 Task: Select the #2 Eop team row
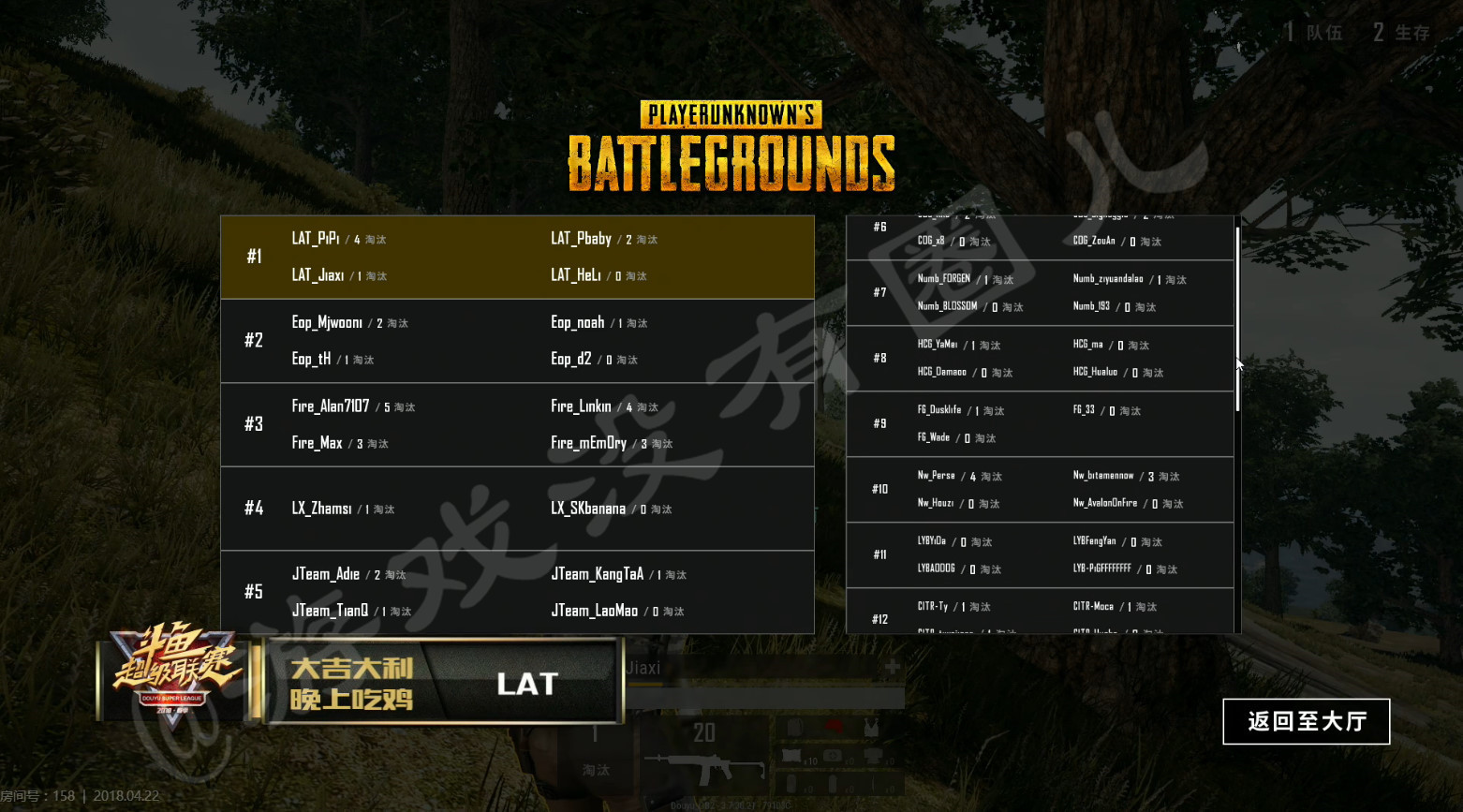pos(517,341)
